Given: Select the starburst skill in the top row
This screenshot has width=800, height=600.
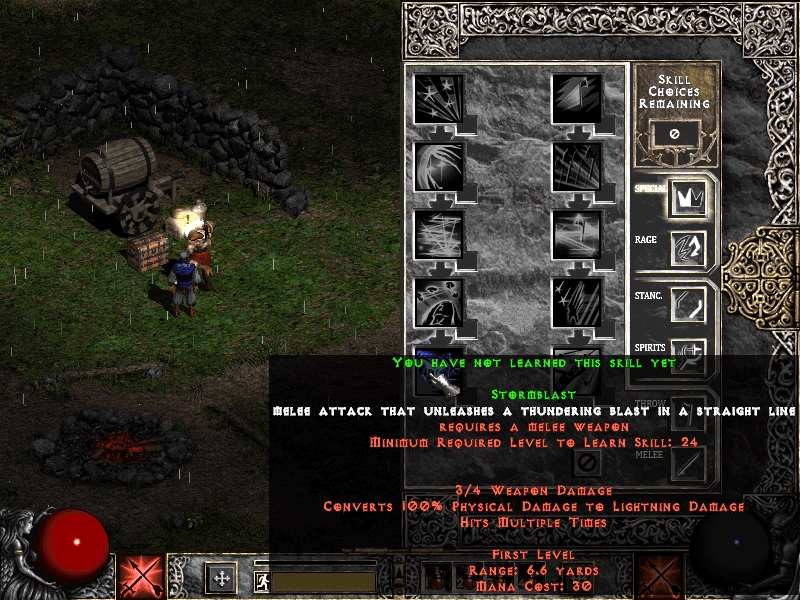Looking at the screenshot, I should click(438, 99).
